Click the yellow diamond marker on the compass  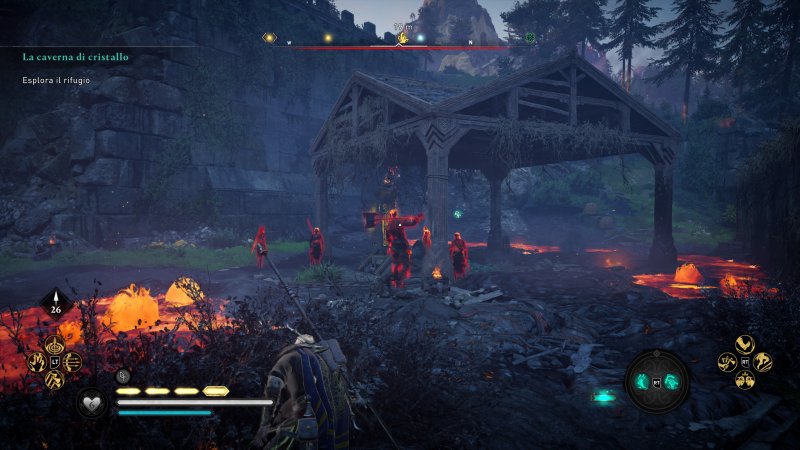tap(268, 38)
